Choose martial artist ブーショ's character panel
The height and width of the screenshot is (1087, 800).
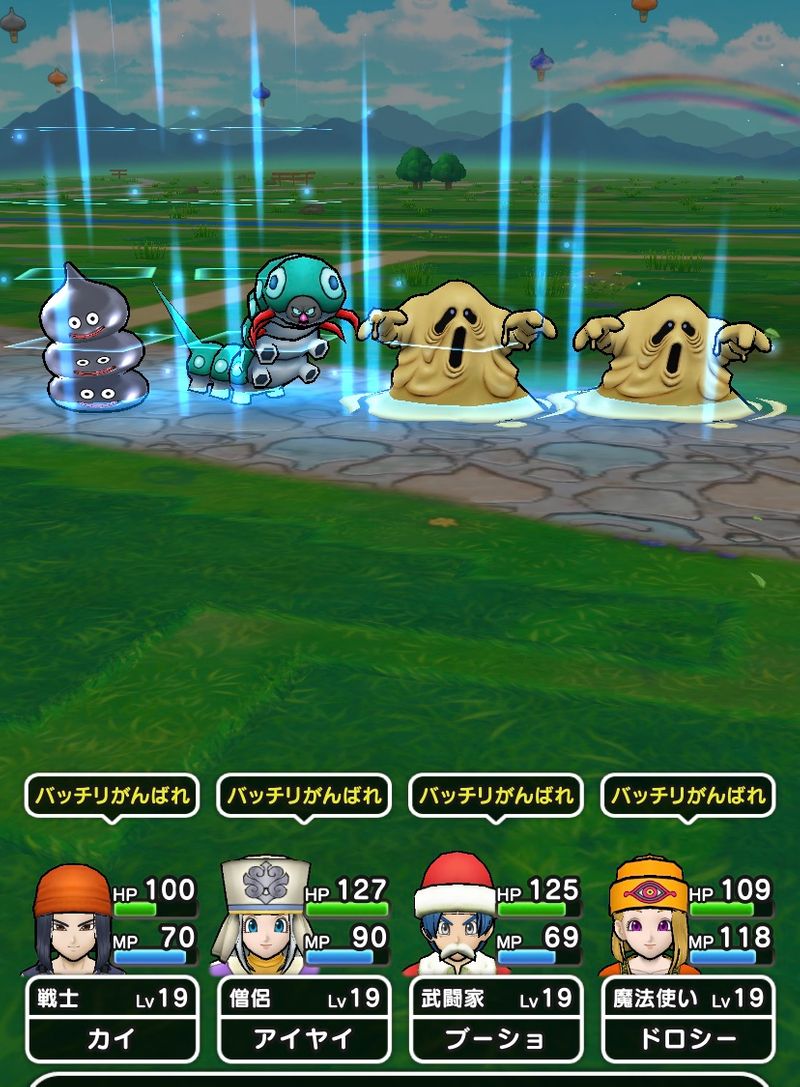[x=496, y=1018]
